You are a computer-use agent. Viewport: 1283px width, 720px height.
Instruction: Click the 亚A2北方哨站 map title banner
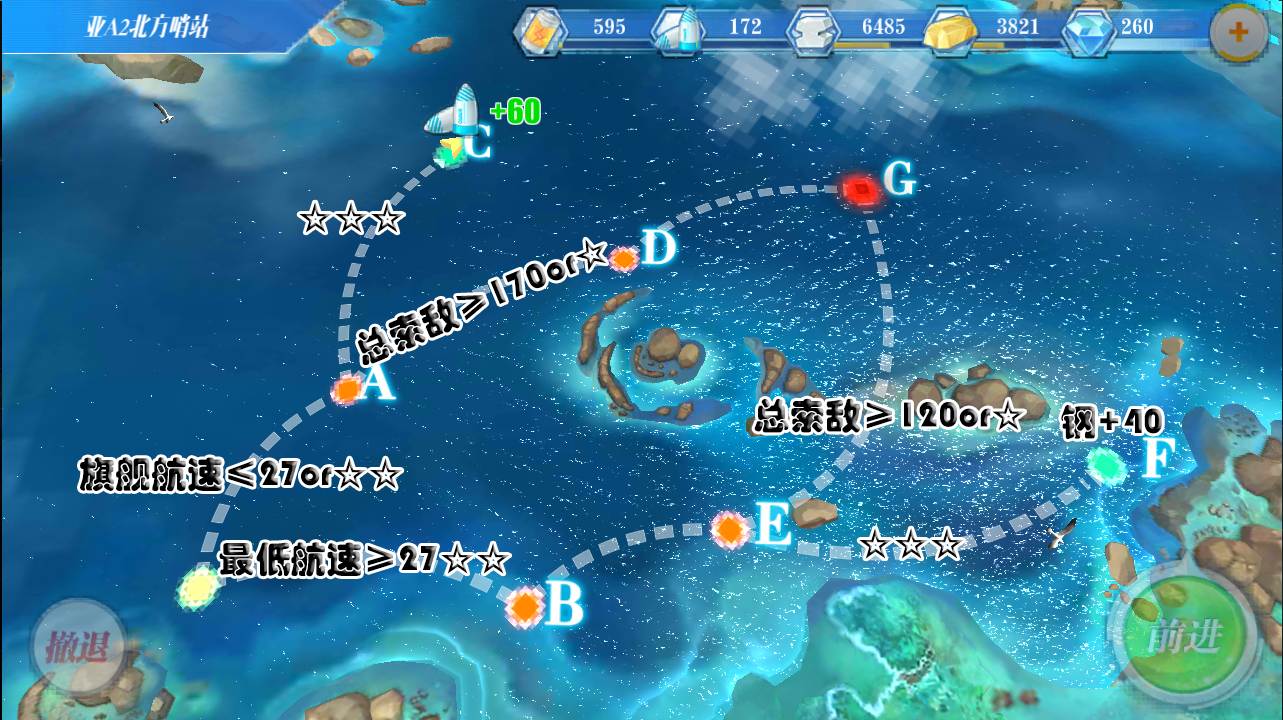pyautogui.click(x=150, y=27)
